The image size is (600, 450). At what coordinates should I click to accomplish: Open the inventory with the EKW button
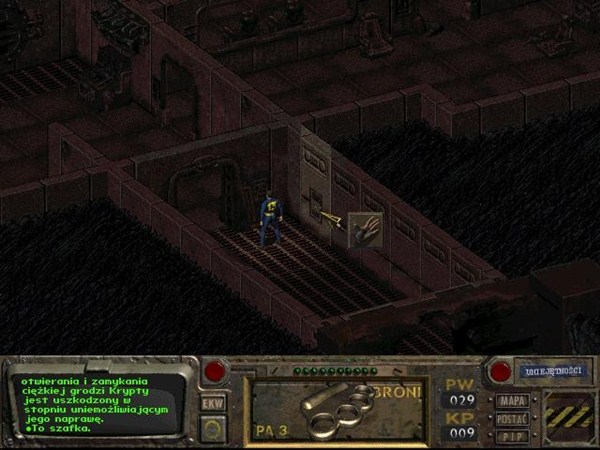pos(212,403)
